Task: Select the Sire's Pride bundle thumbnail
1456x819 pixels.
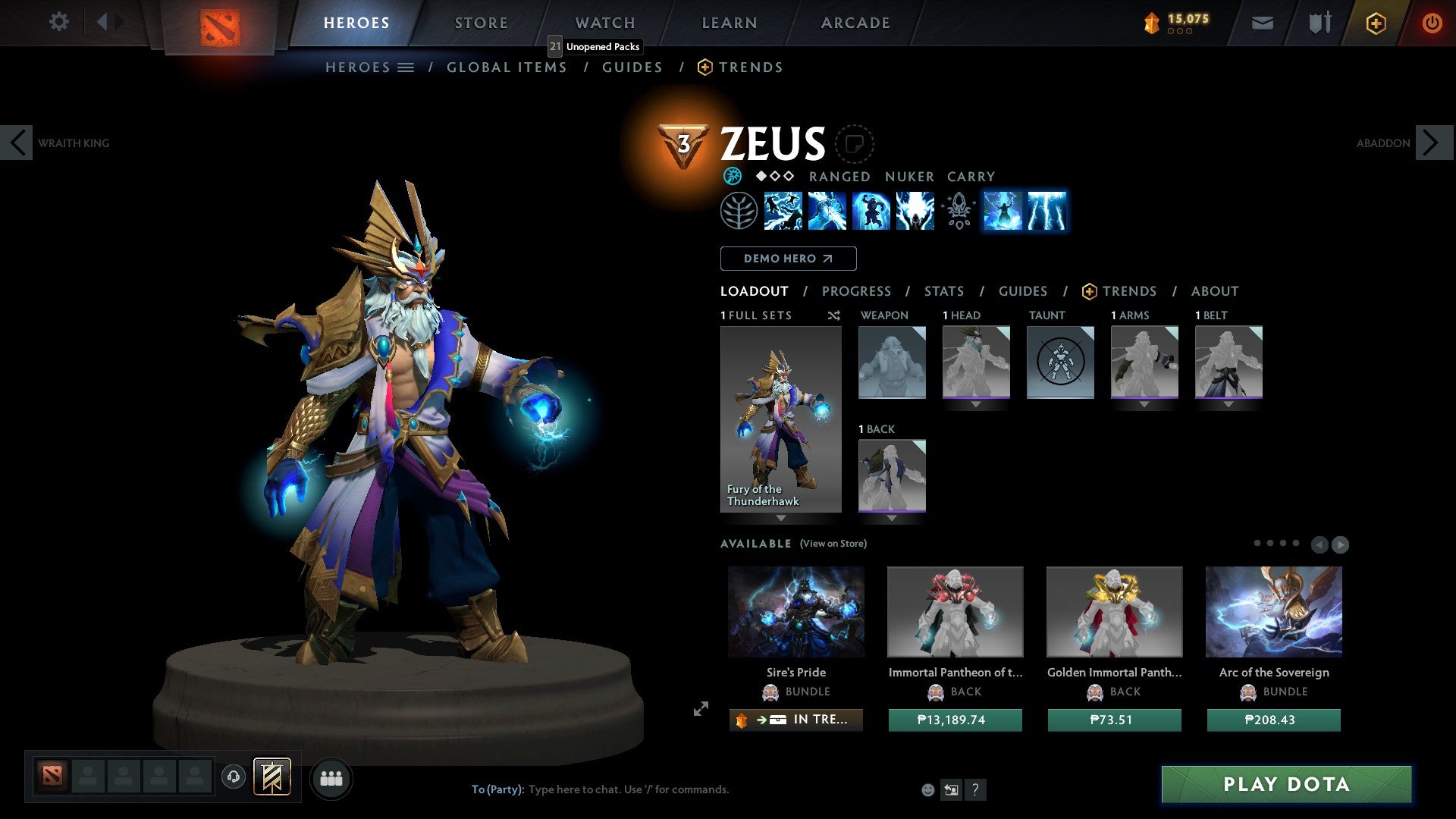Action: click(x=795, y=611)
